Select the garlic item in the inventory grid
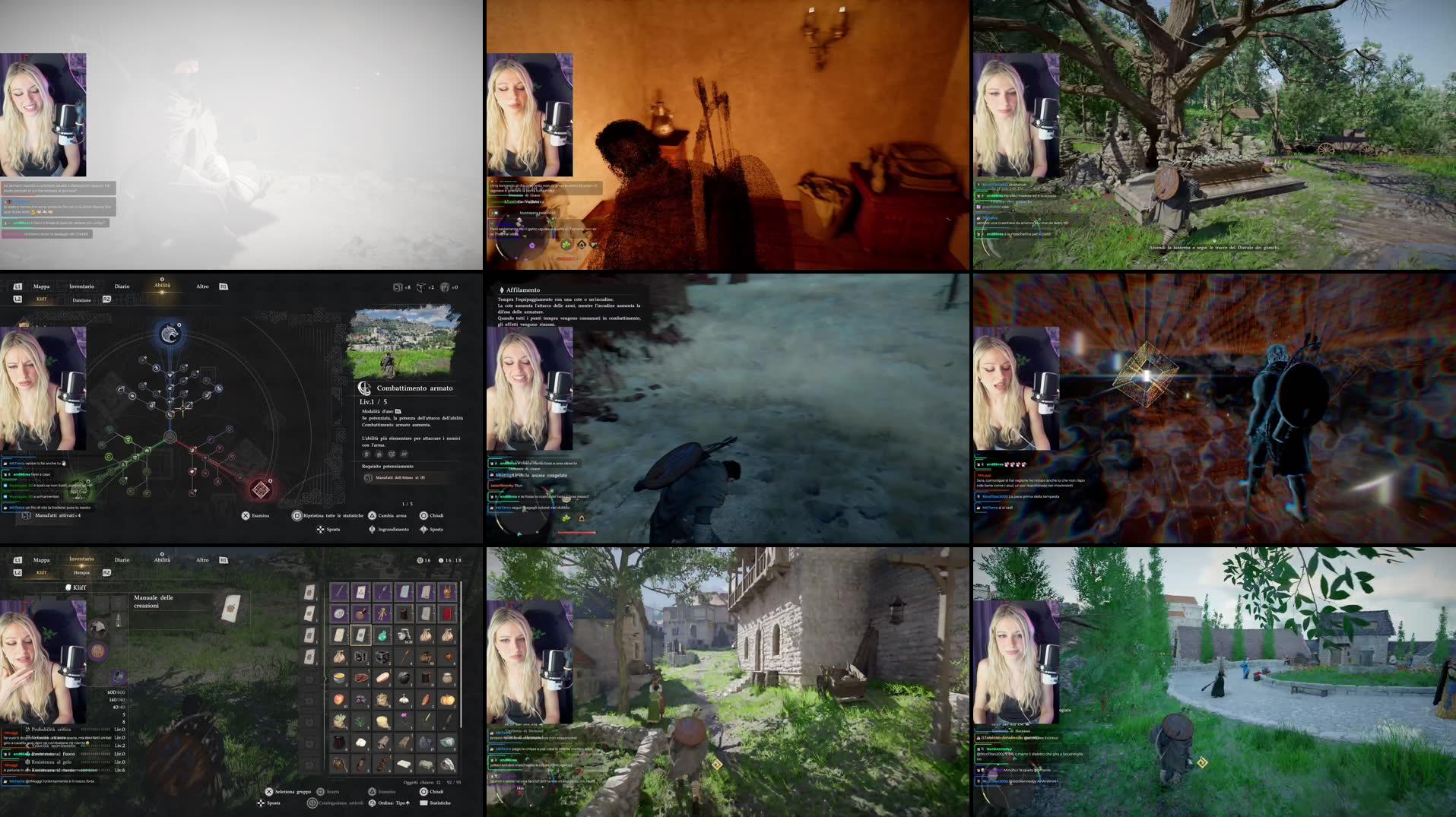Viewport: 1456px width, 817px height. [x=404, y=700]
